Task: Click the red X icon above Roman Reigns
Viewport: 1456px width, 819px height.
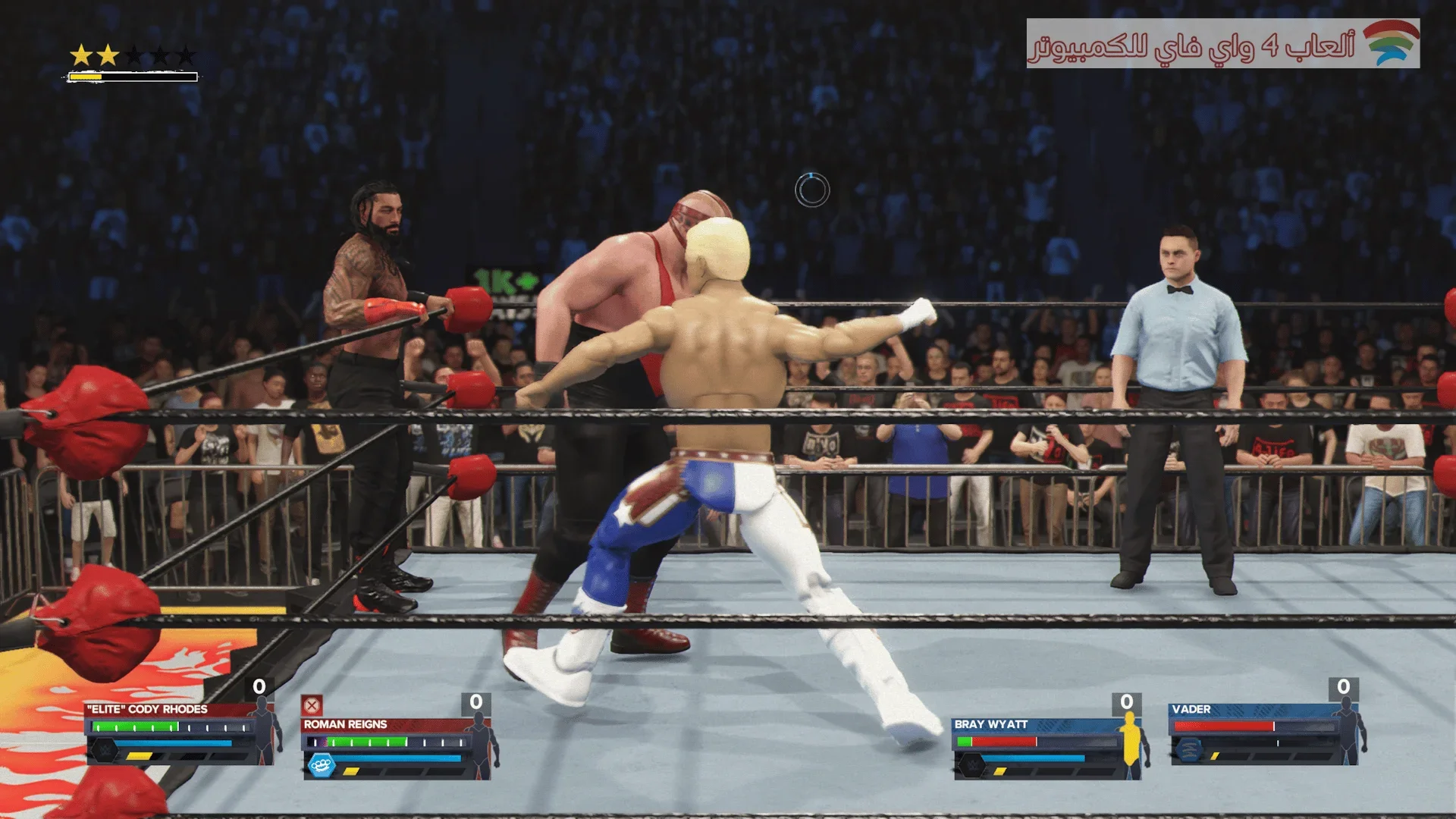Action: [312, 705]
